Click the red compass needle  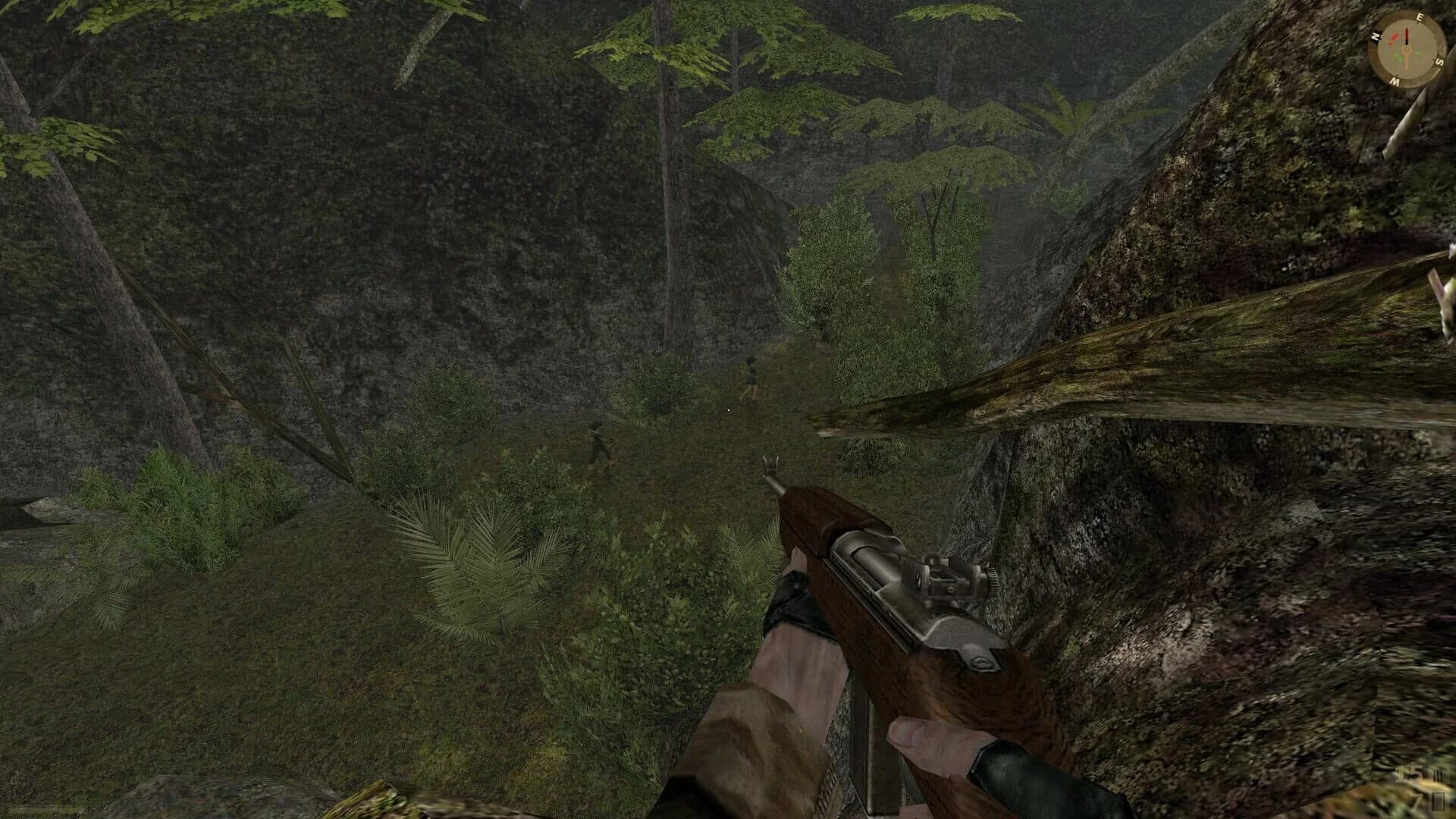pyautogui.click(x=1407, y=34)
